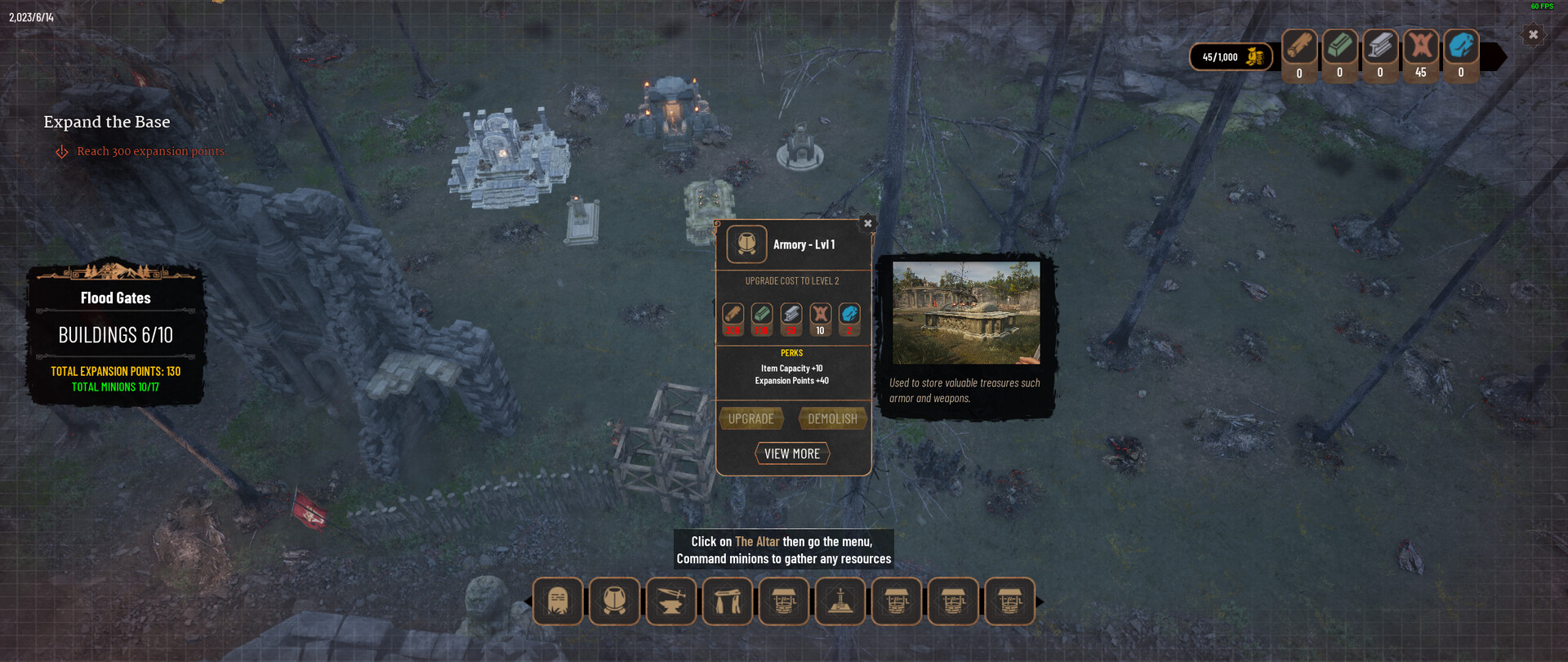Demolish the Armory building

pyautogui.click(x=832, y=418)
